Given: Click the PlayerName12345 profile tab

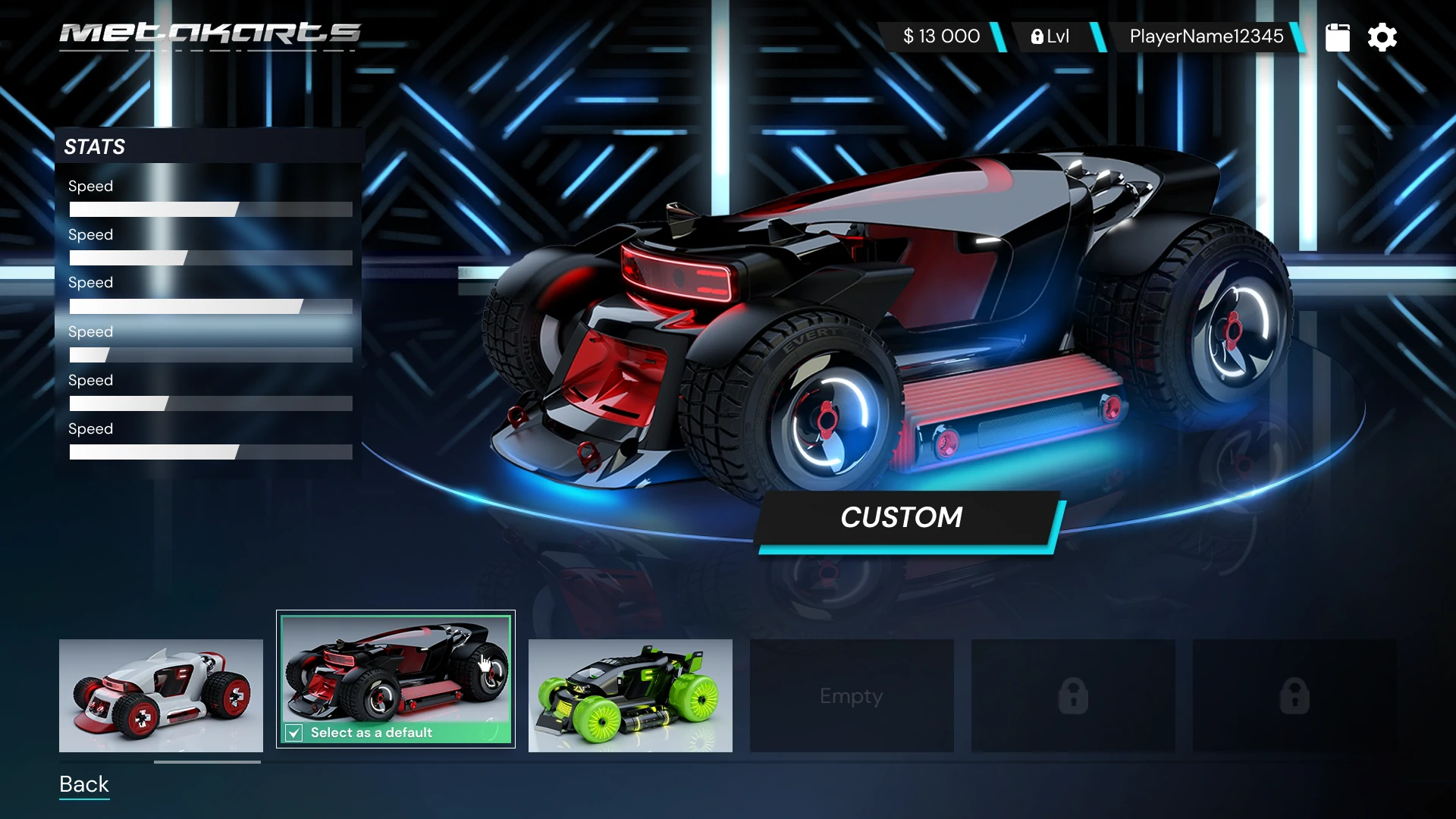Looking at the screenshot, I should tap(1206, 36).
